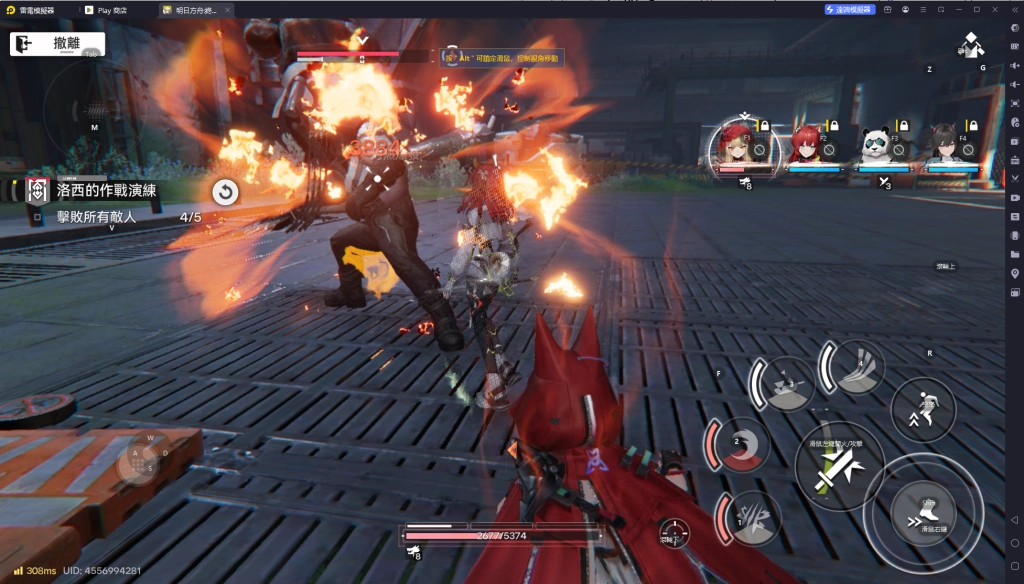Toggle the crosshair target lock button
Image resolution: width=1024 pixels, height=584 pixels.
coord(675,533)
